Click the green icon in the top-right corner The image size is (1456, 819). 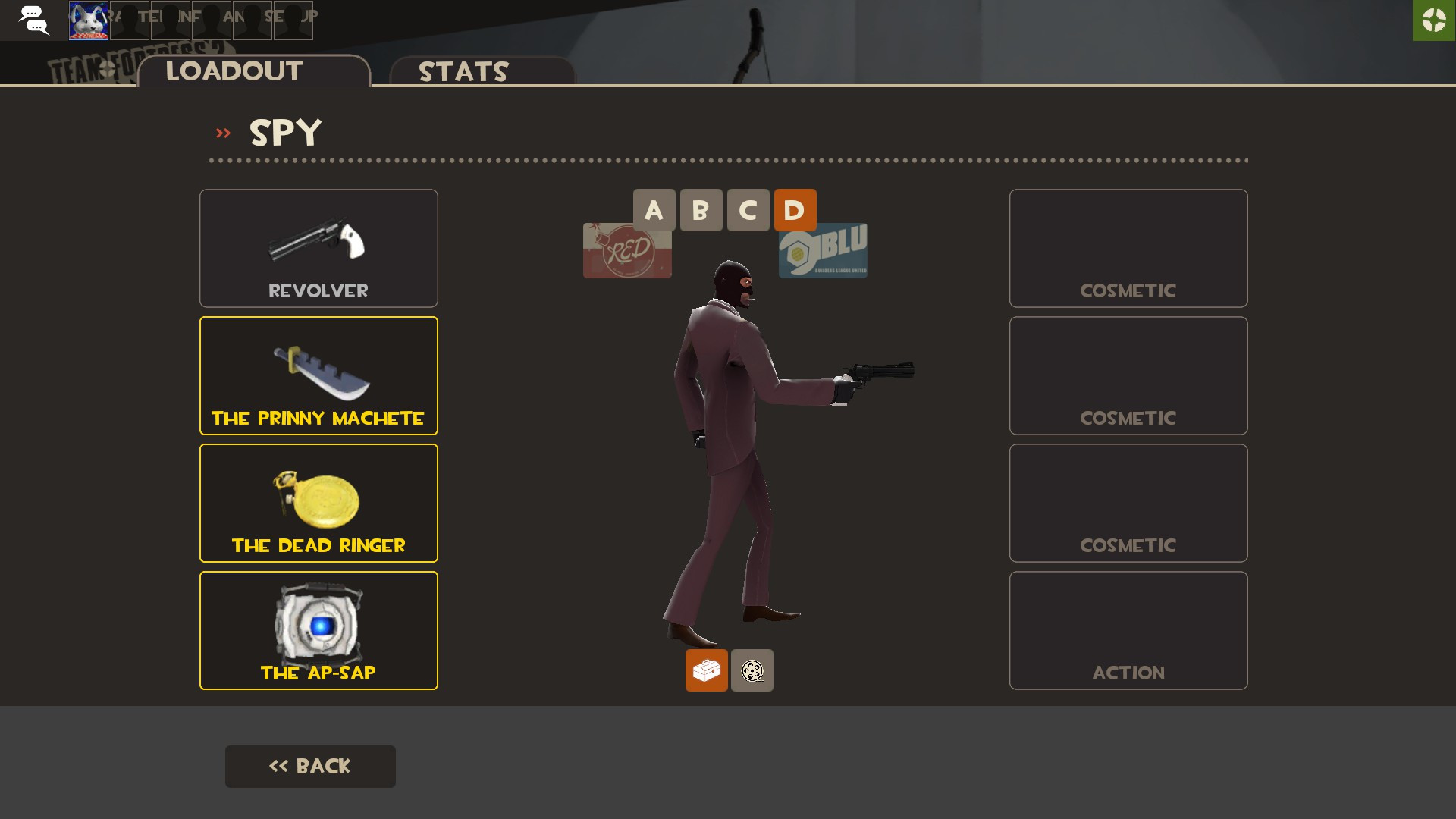1433,20
